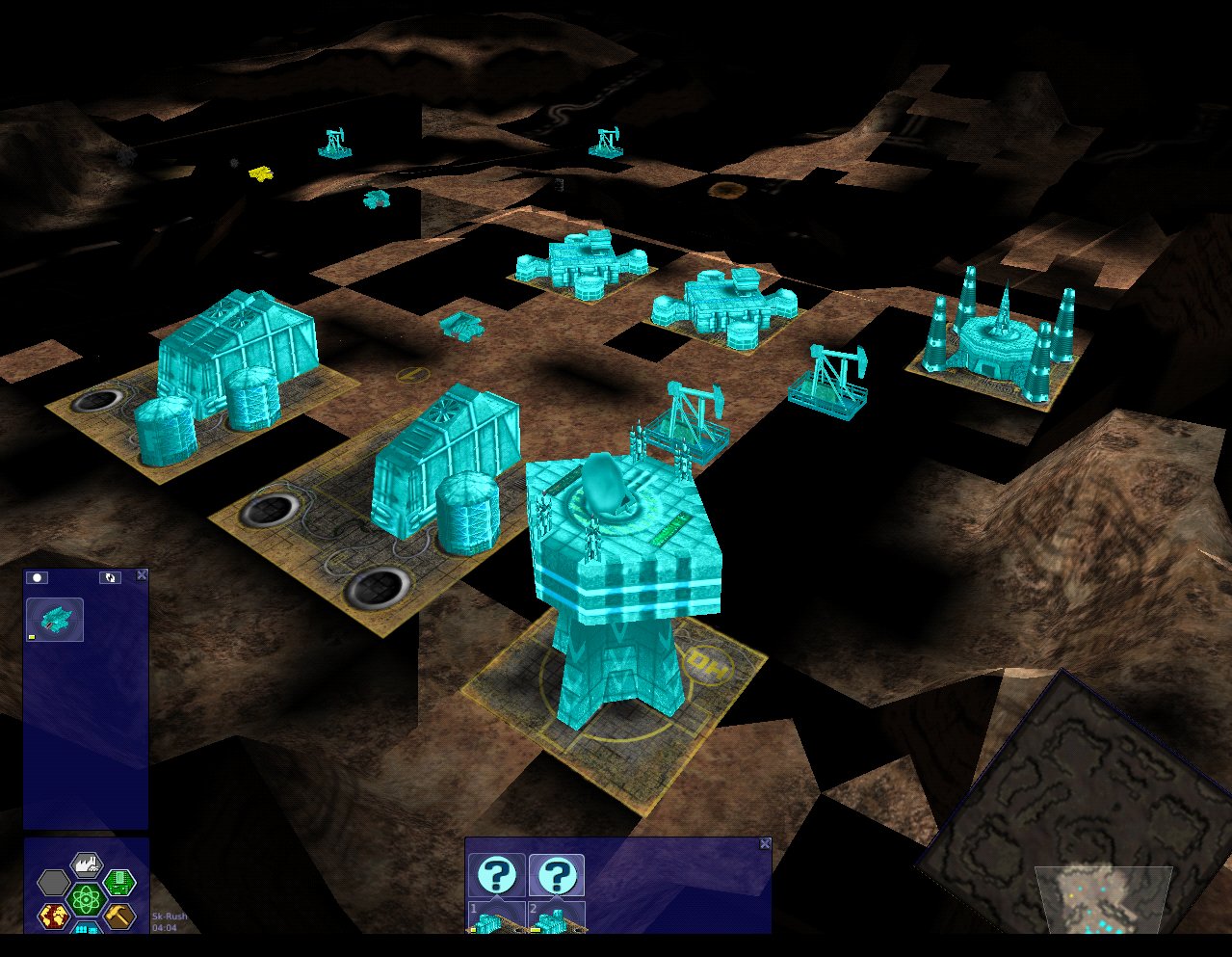This screenshot has width=1232, height=957.
Task: Click the circular arrows loop button
Action: [110, 577]
